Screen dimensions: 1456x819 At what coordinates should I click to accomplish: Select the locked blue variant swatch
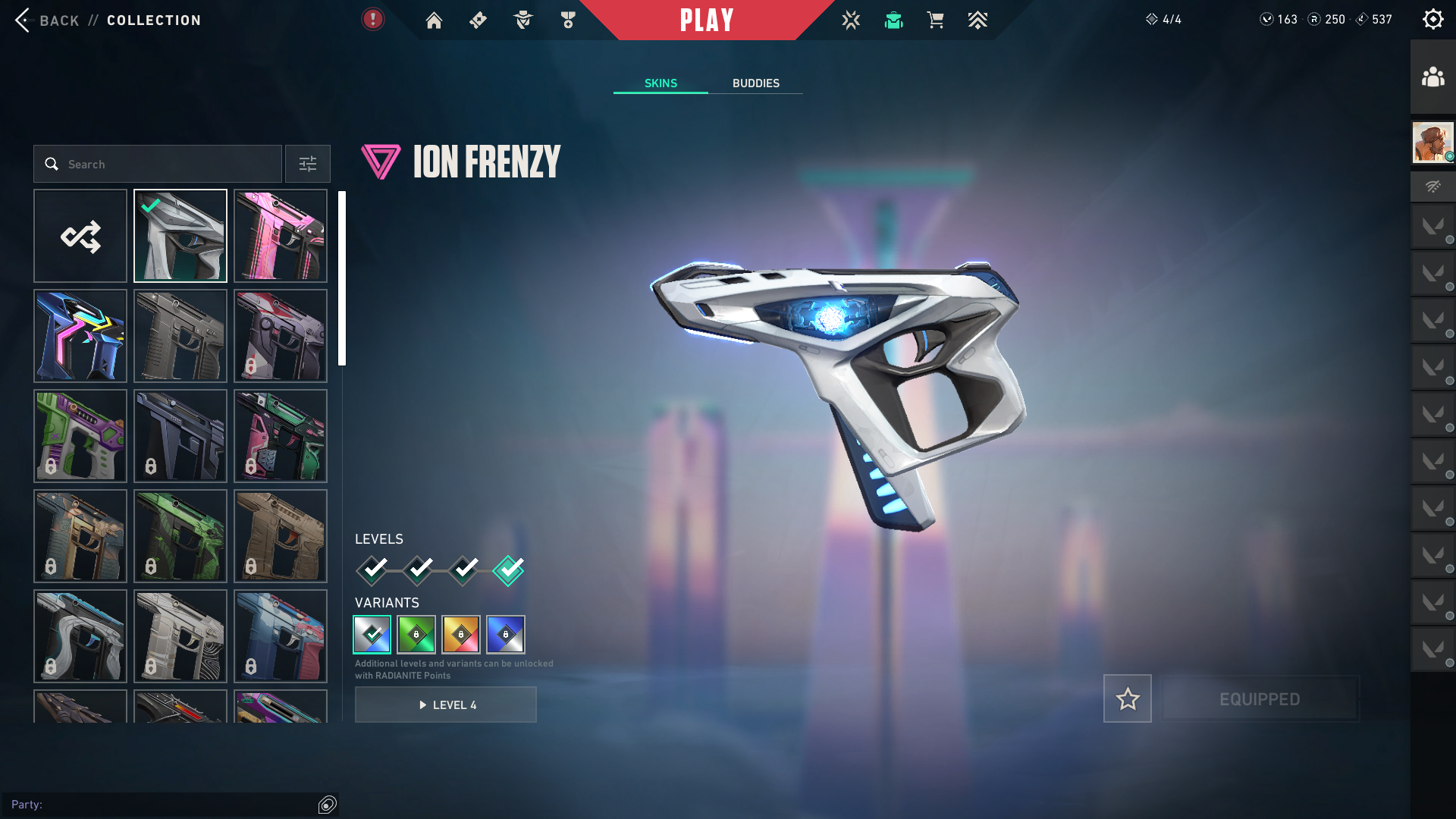click(506, 635)
